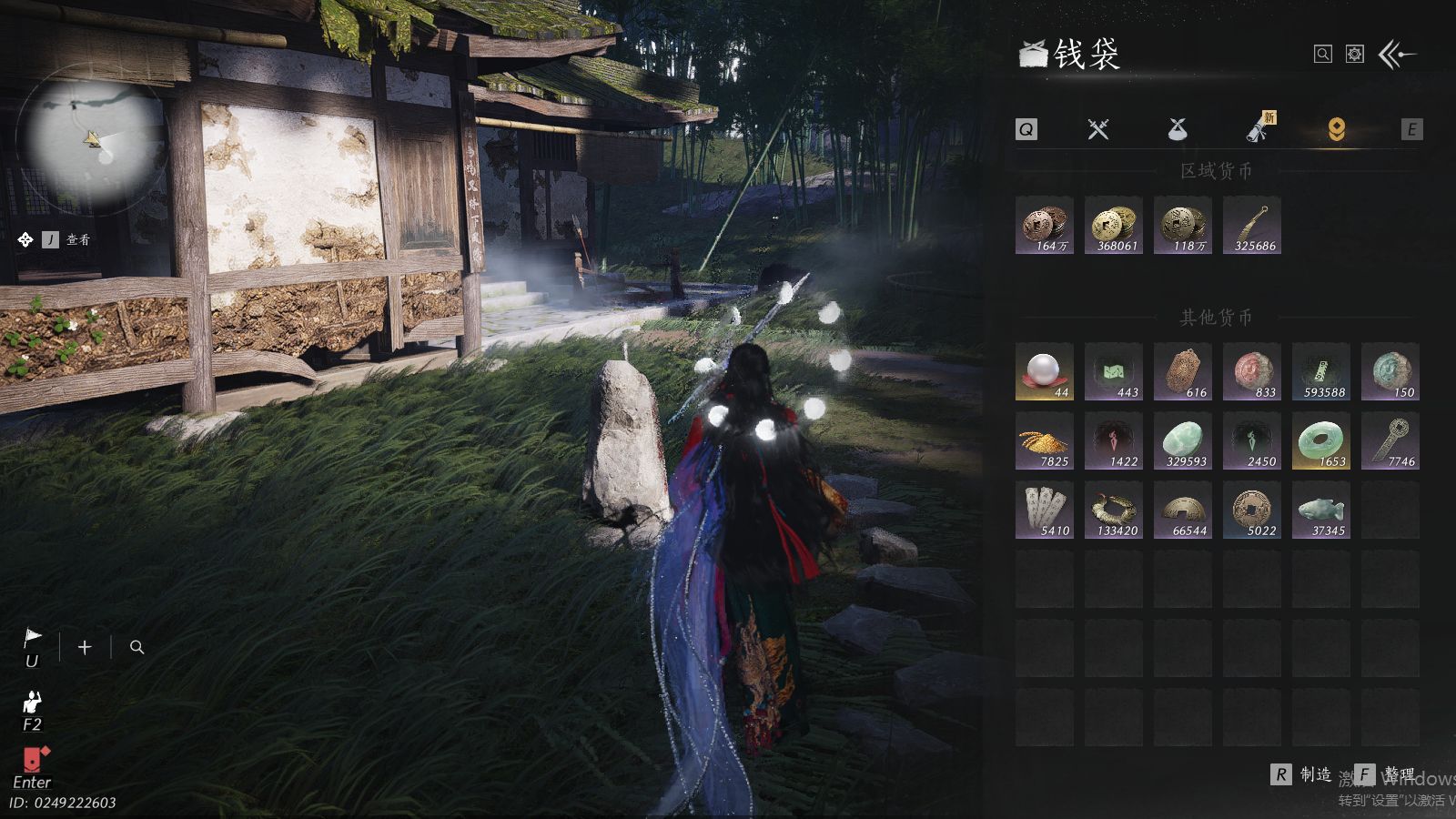Click the 整理 sort button
This screenshot has width=1456, height=819.
tap(1387, 774)
